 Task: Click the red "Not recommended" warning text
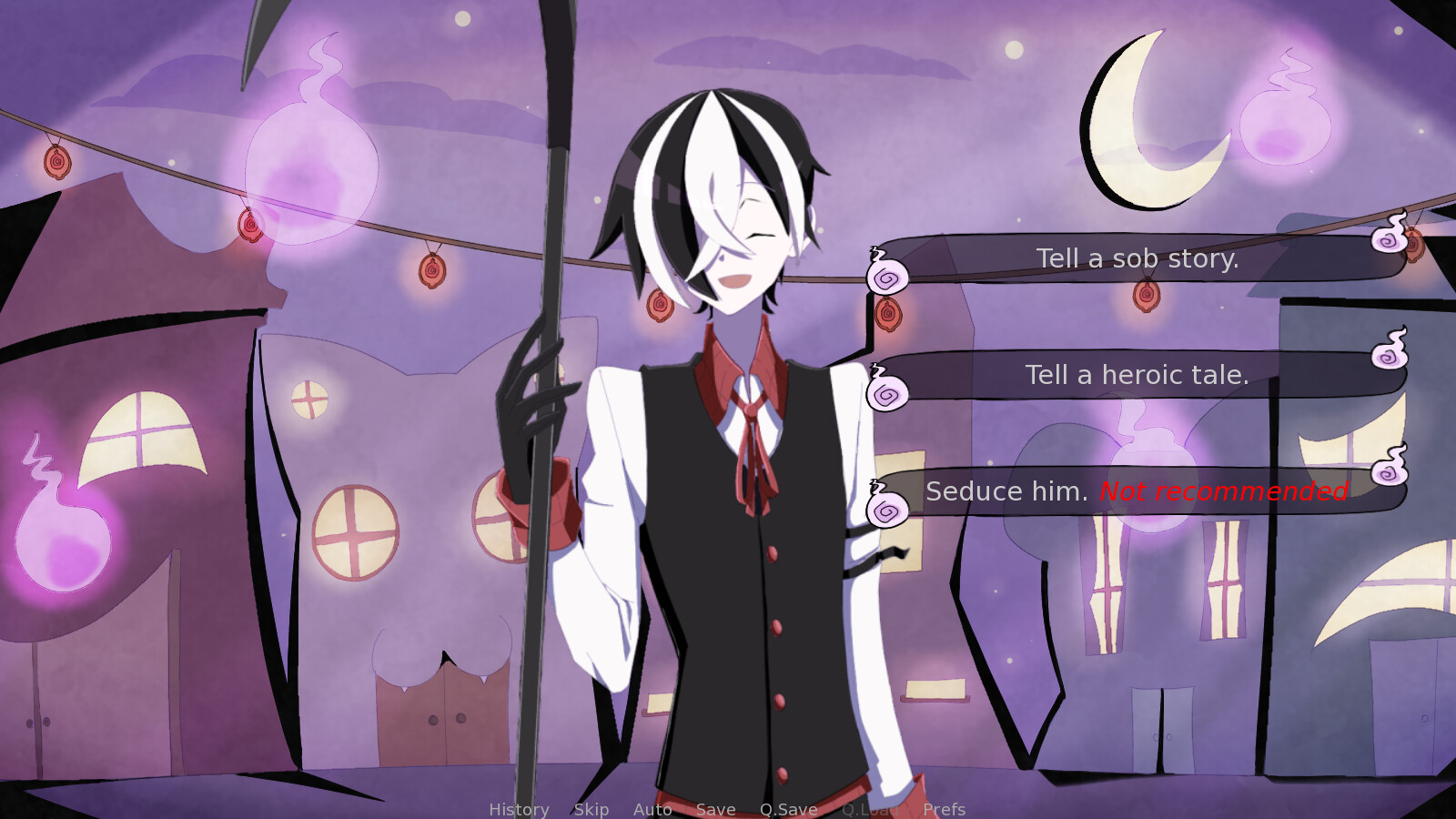pyautogui.click(x=1223, y=492)
